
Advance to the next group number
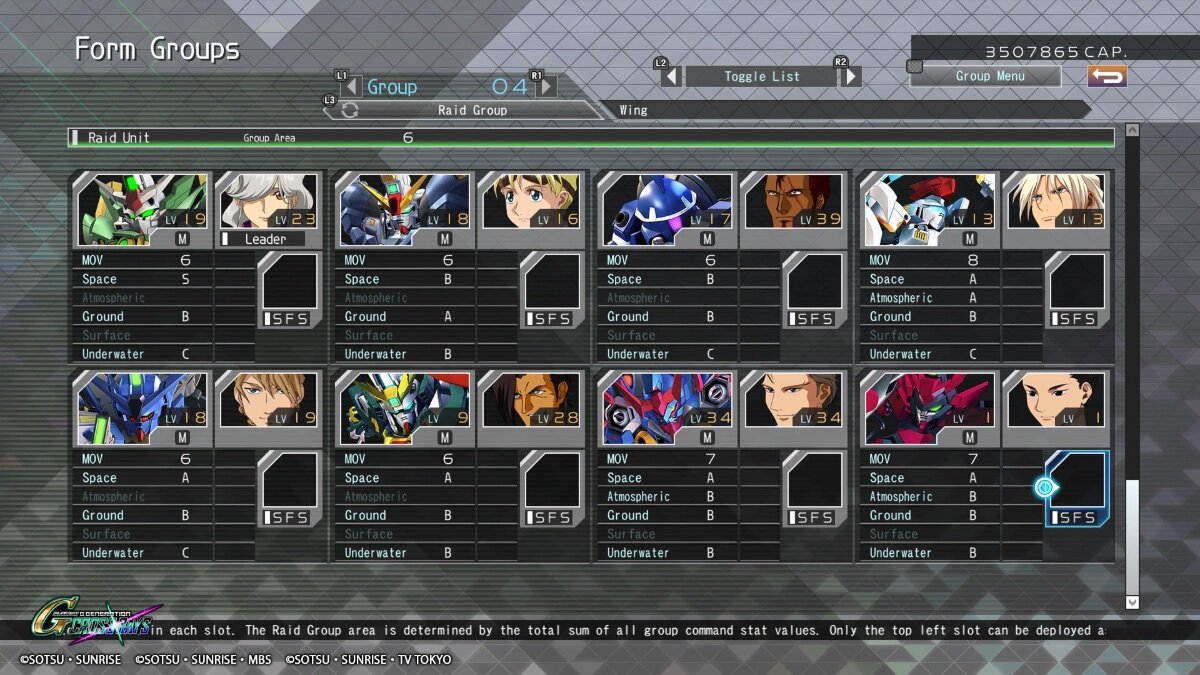tap(547, 87)
